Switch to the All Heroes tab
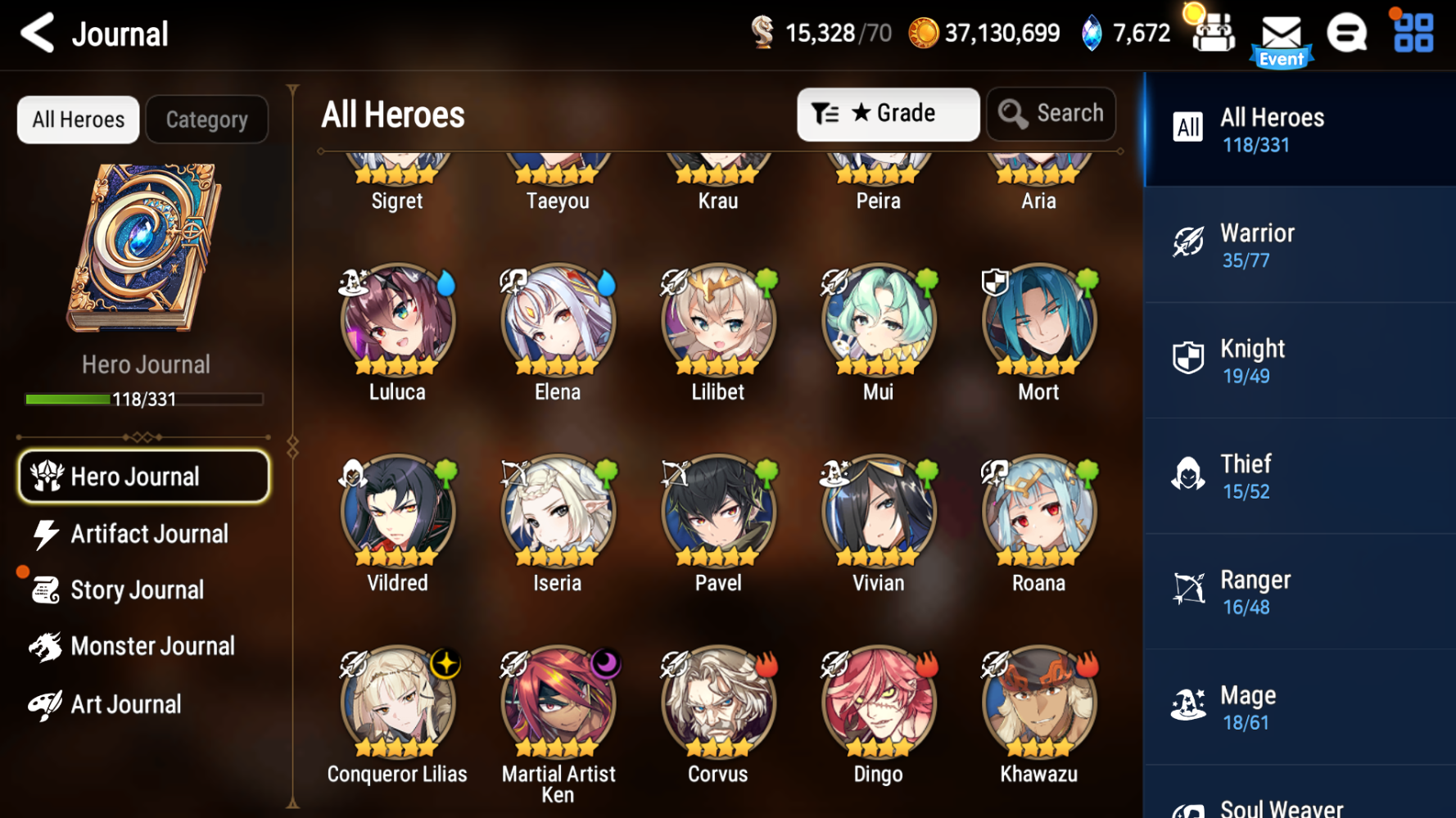Image resolution: width=1456 pixels, height=818 pixels. tap(78, 119)
